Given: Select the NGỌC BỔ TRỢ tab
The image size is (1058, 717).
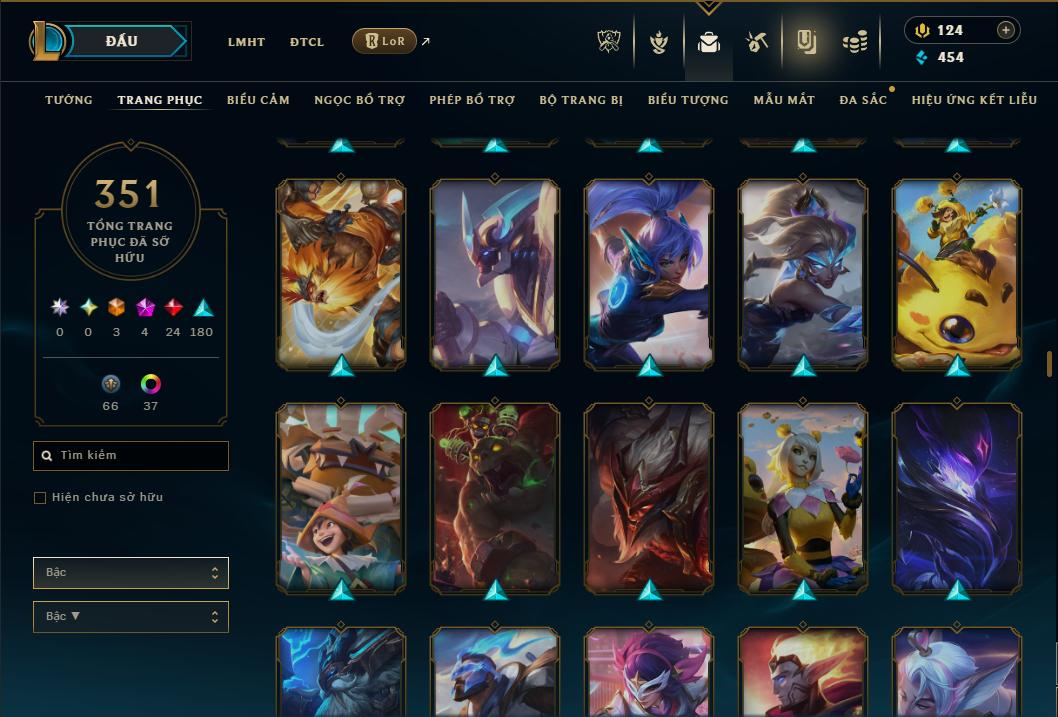Looking at the screenshot, I should click(359, 100).
